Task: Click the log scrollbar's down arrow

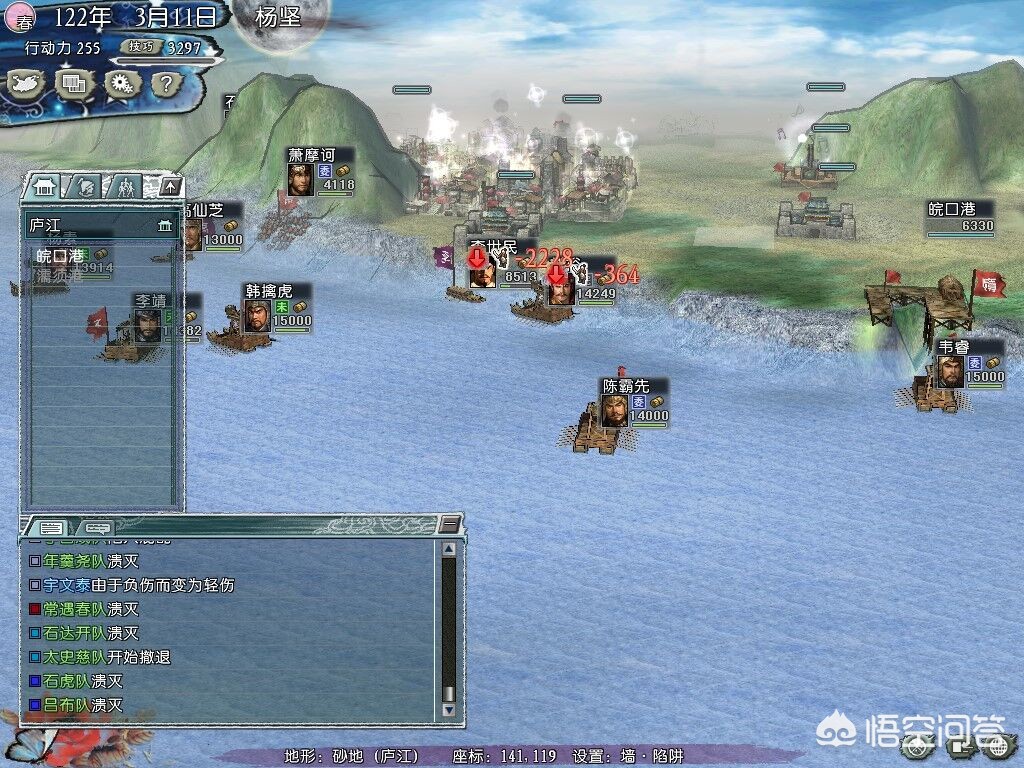Action: click(x=449, y=709)
